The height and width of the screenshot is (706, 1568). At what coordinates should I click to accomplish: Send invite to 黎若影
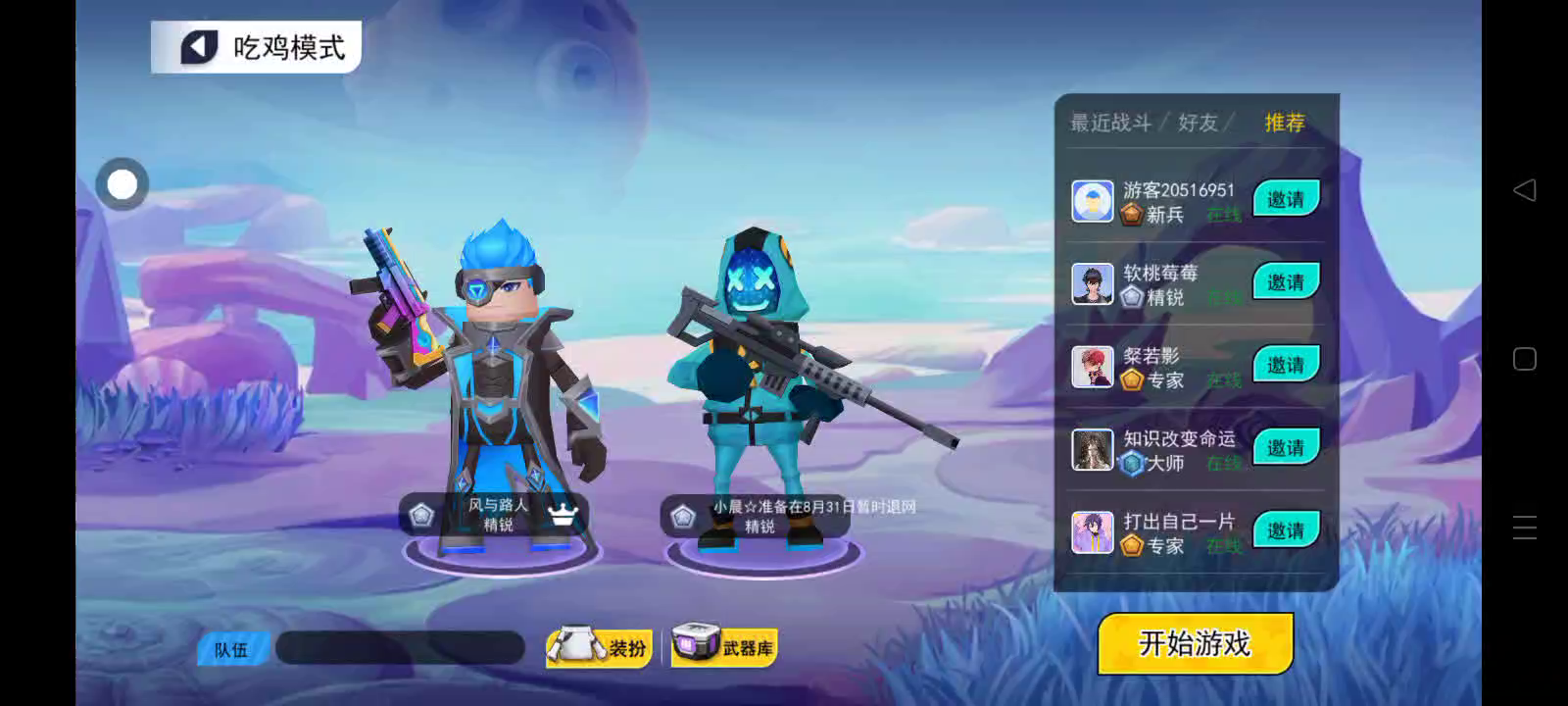click(x=1286, y=365)
